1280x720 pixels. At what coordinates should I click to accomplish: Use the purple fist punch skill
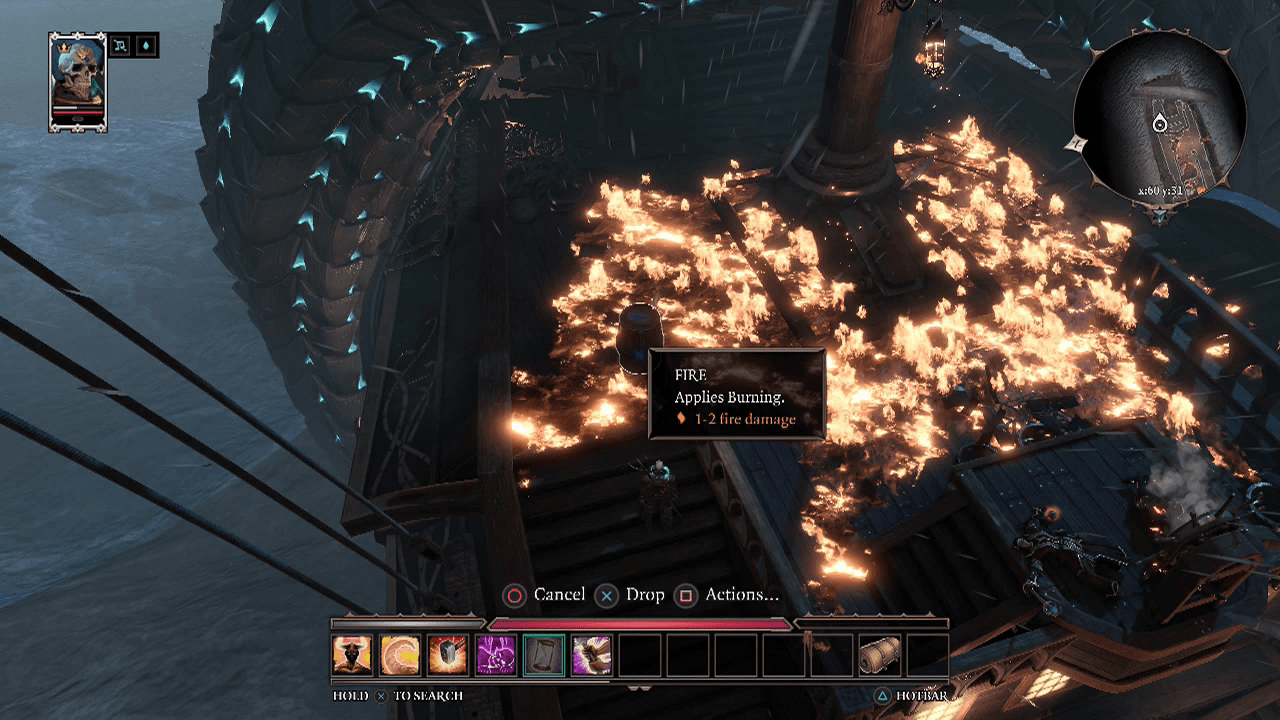pyautogui.click(x=592, y=655)
